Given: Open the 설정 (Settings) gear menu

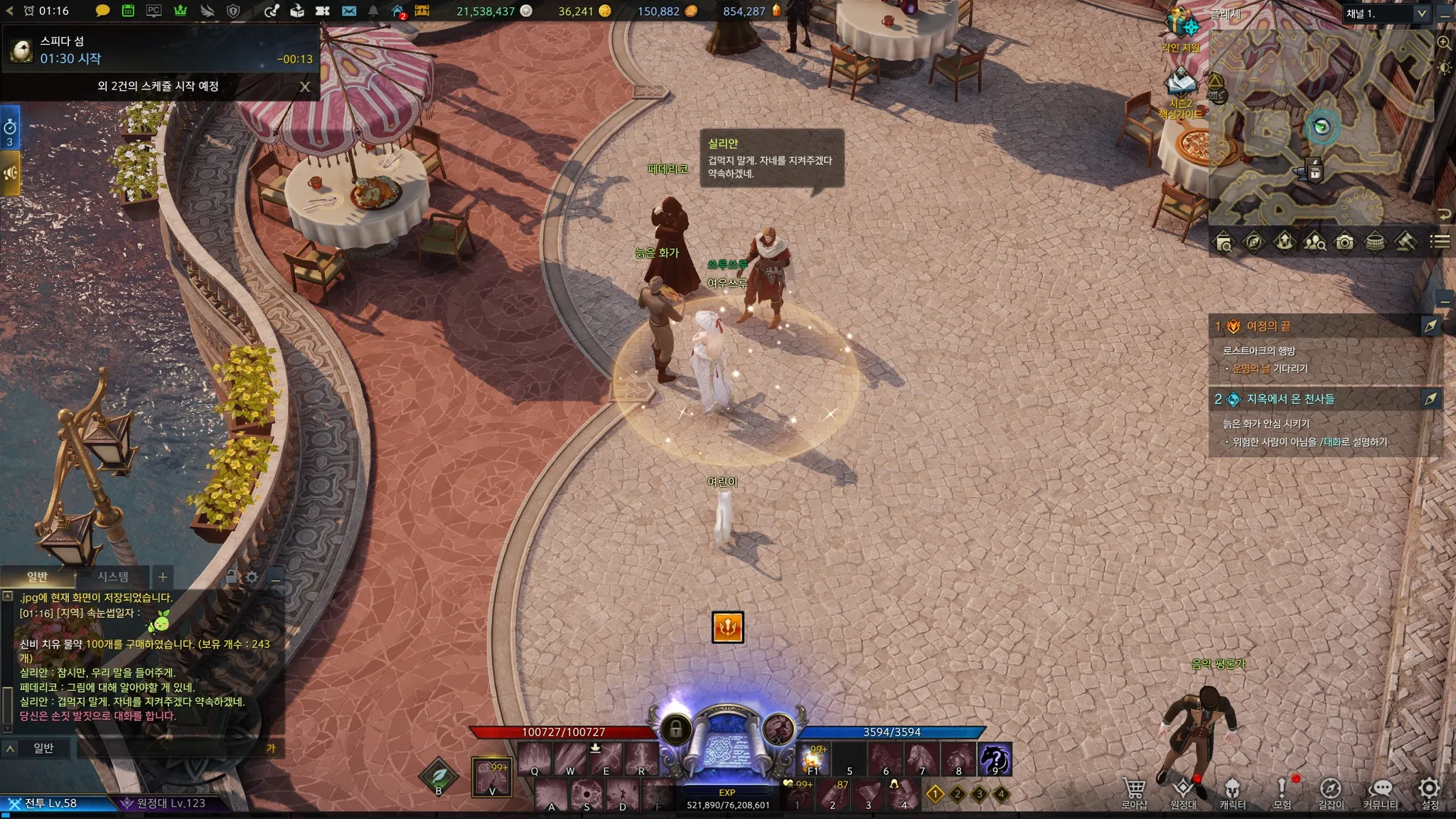Looking at the screenshot, I should point(1429,791).
